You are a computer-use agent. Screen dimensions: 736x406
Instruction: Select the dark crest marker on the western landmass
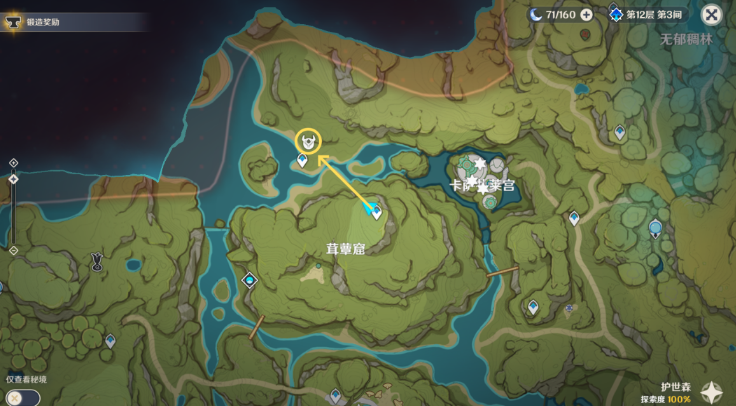pyautogui.click(x=97, y=262)
